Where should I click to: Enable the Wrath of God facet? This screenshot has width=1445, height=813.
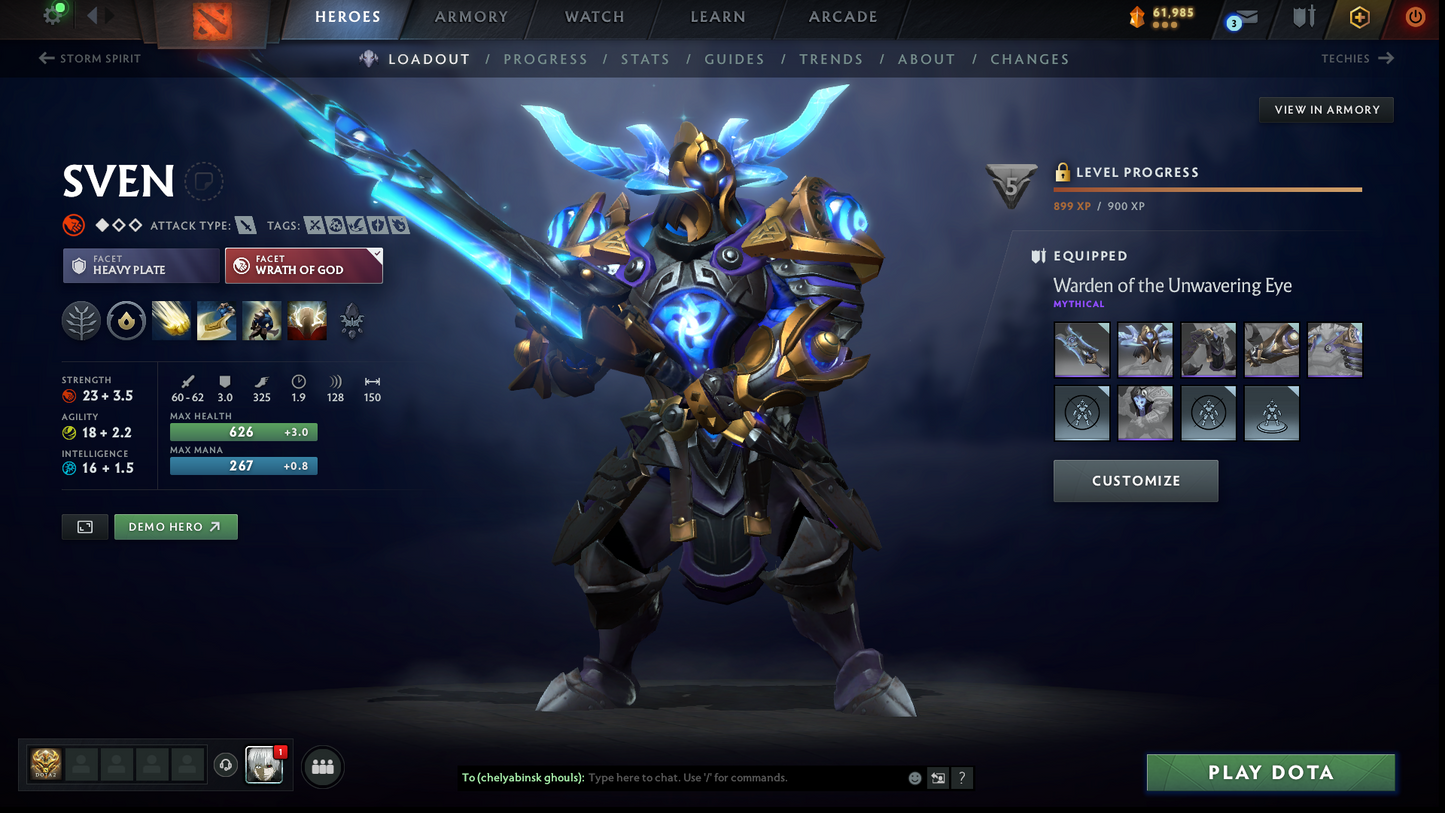(x=304, y=265)
